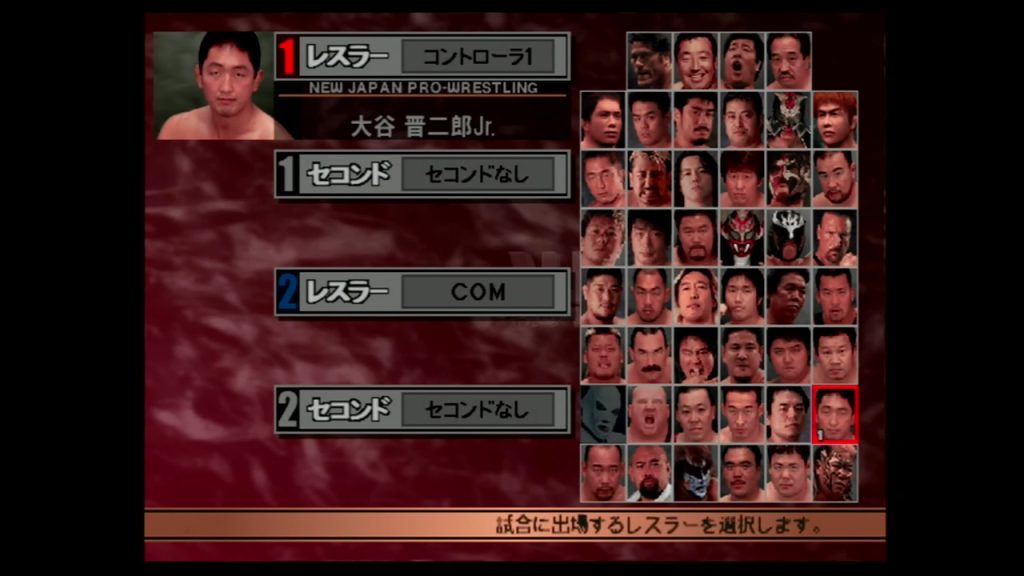Screen dimensions: 1024x576
Task: Pick the red-highlighted wrestler portrait
Action: pos(835,414)
